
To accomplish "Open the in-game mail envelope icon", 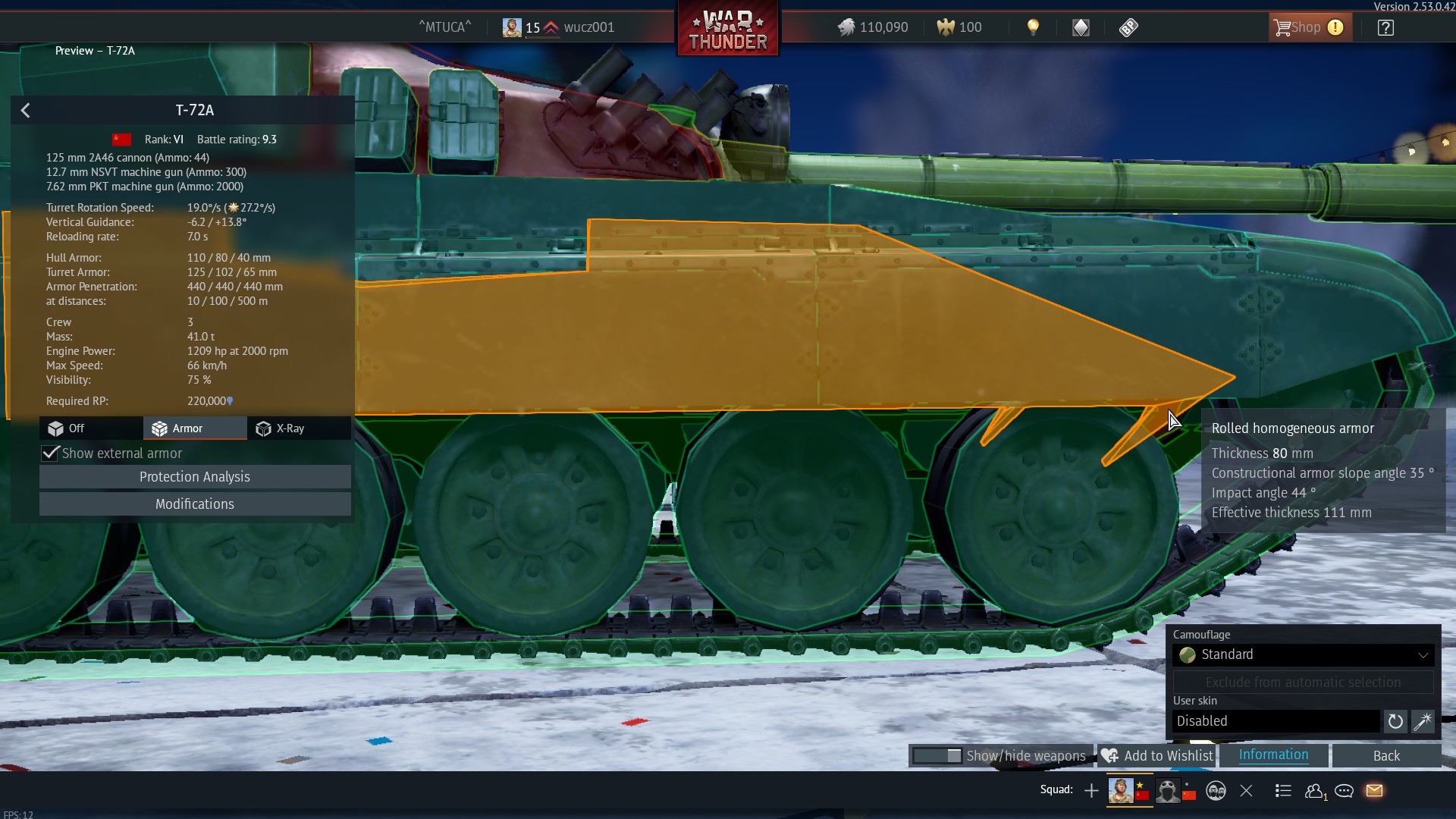I will pos(1374,790).
